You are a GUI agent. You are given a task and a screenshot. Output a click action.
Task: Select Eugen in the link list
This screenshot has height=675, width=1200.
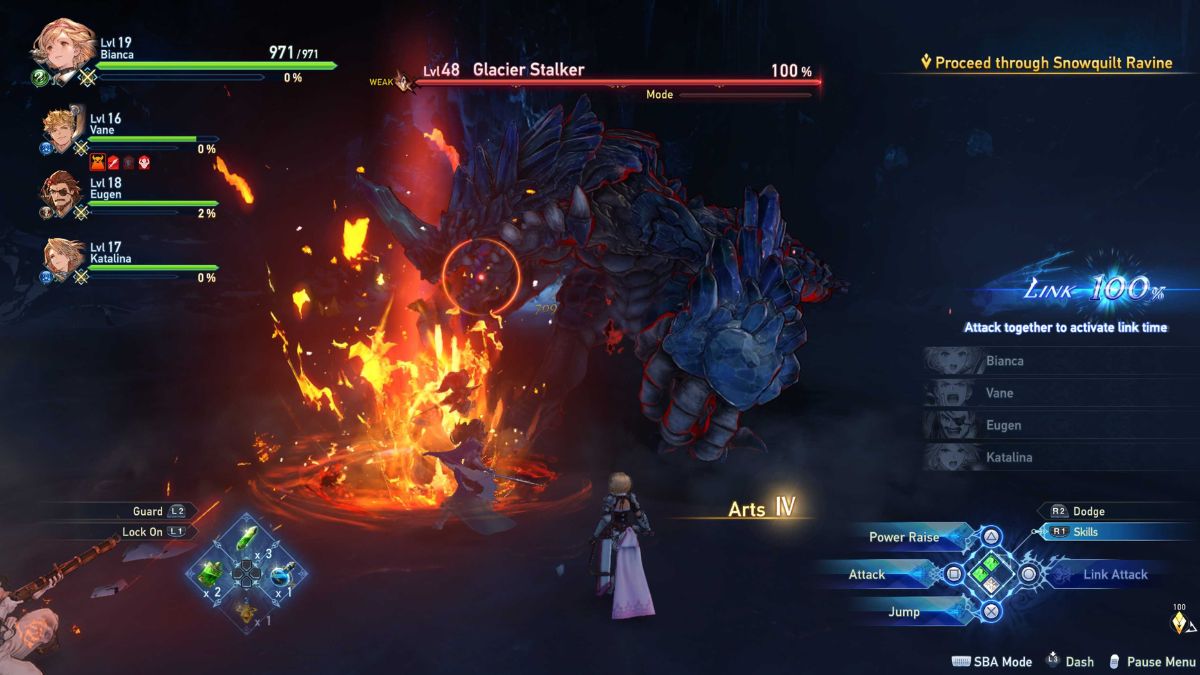coord(1004,425)
